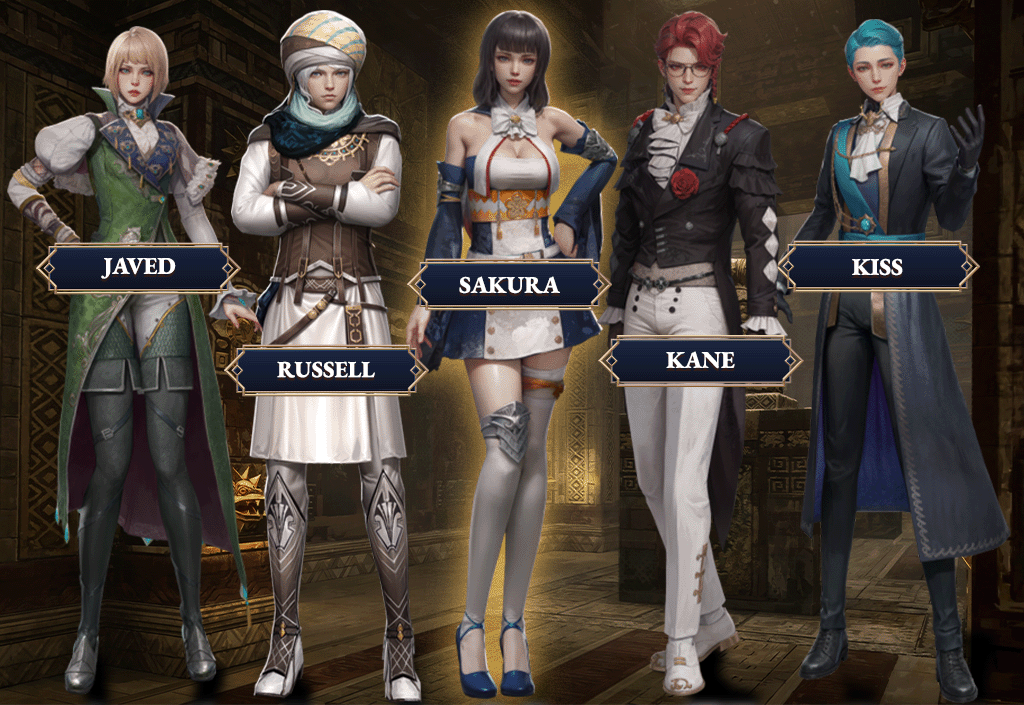
Task: Pick the Sakura name label
Action: point(508,285)
